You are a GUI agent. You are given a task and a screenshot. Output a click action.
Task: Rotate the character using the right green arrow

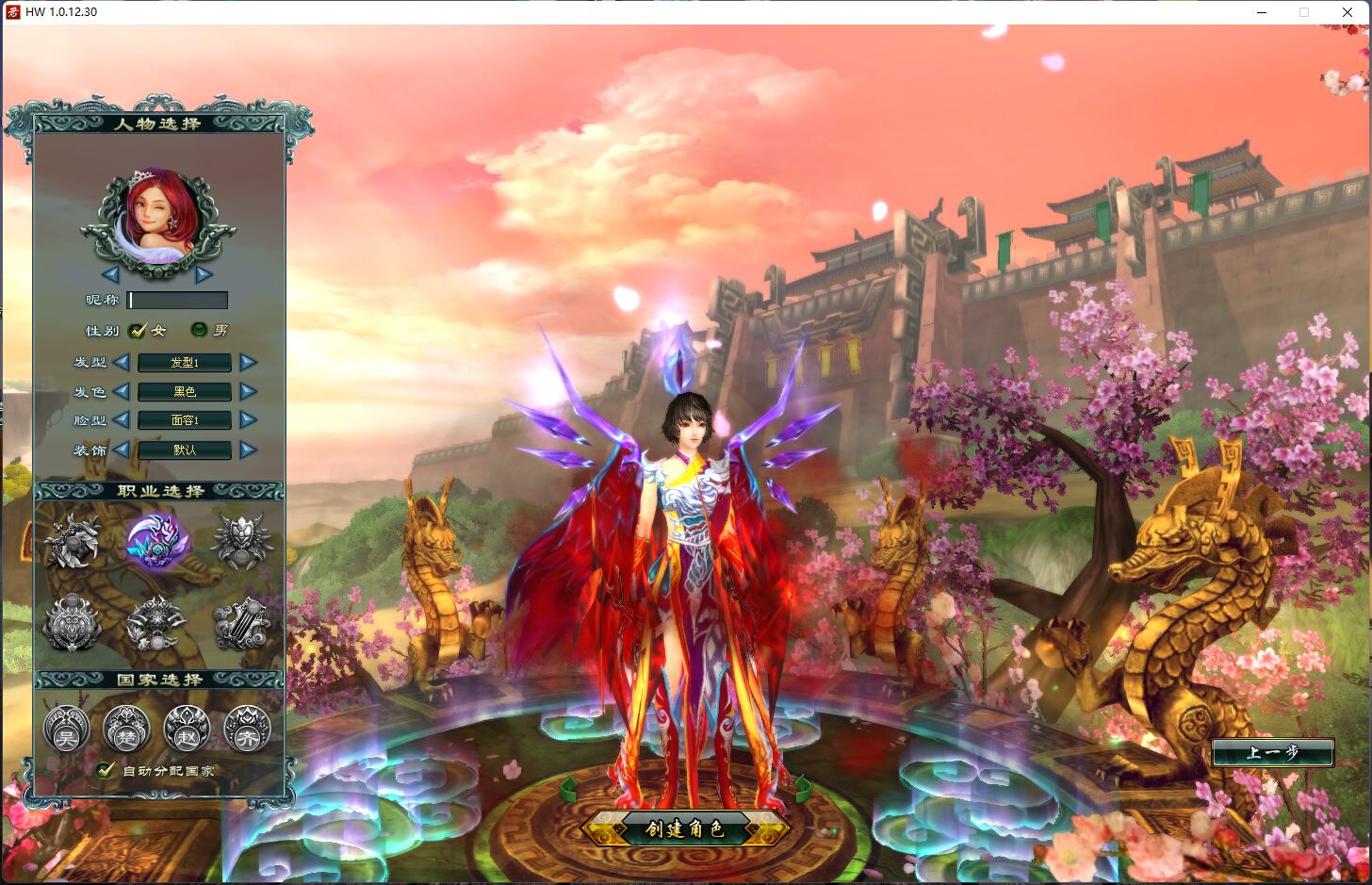pyautogui.click(x=802, y=786)
